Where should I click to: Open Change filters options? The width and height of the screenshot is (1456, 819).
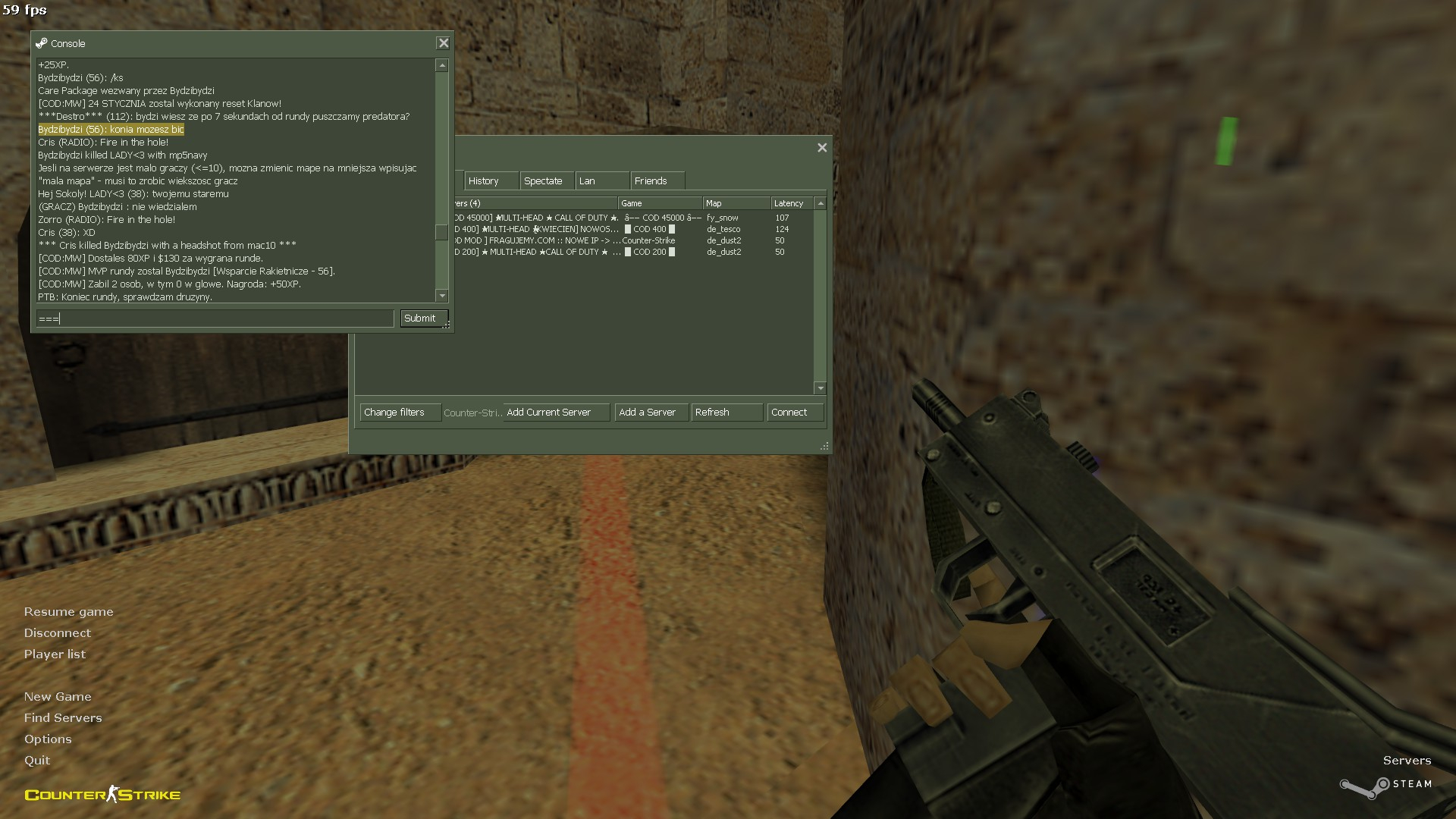[x=400, y=413]
